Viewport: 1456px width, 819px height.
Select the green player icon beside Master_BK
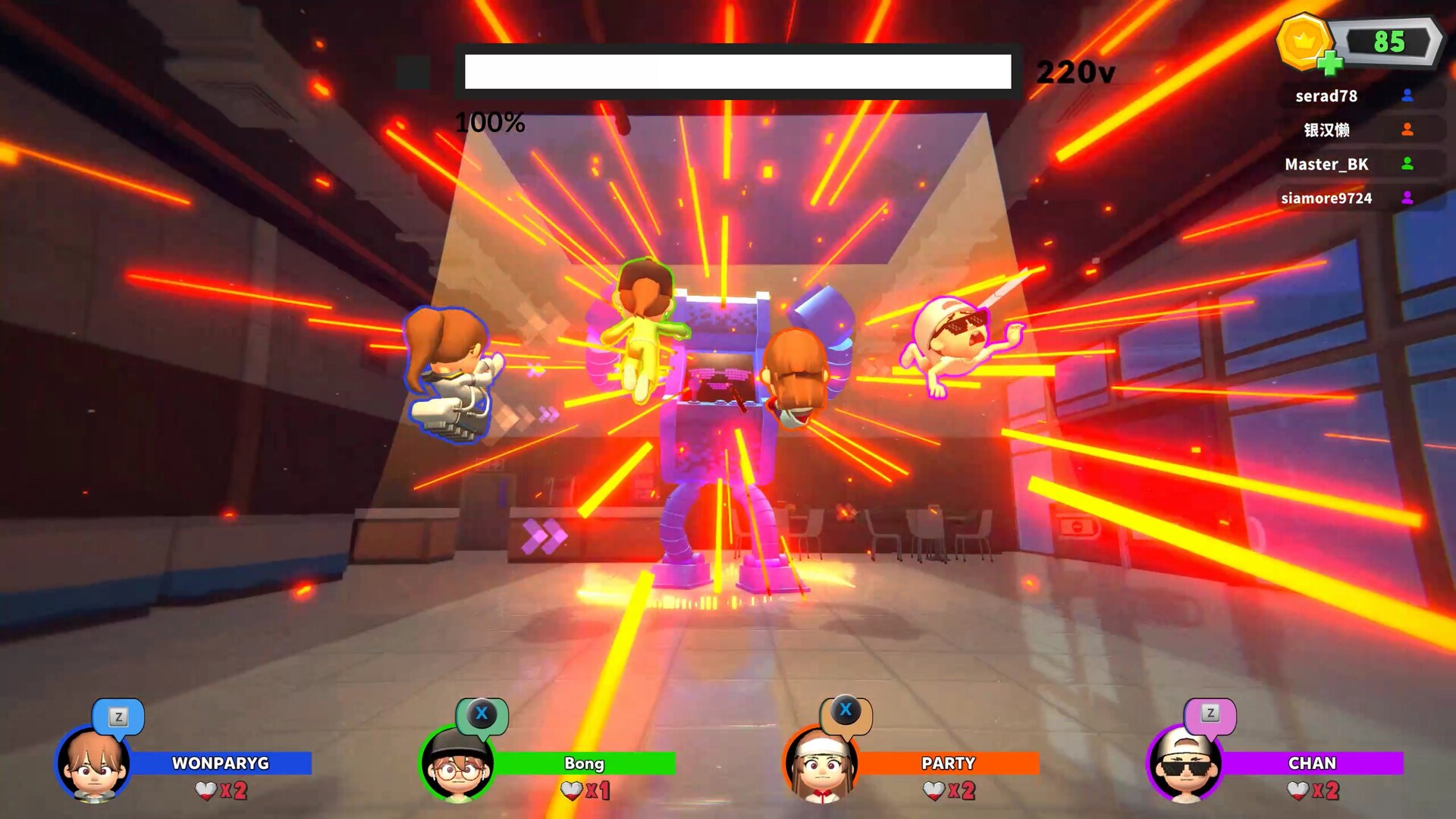pyautogui.click(x=1407, y=164)
